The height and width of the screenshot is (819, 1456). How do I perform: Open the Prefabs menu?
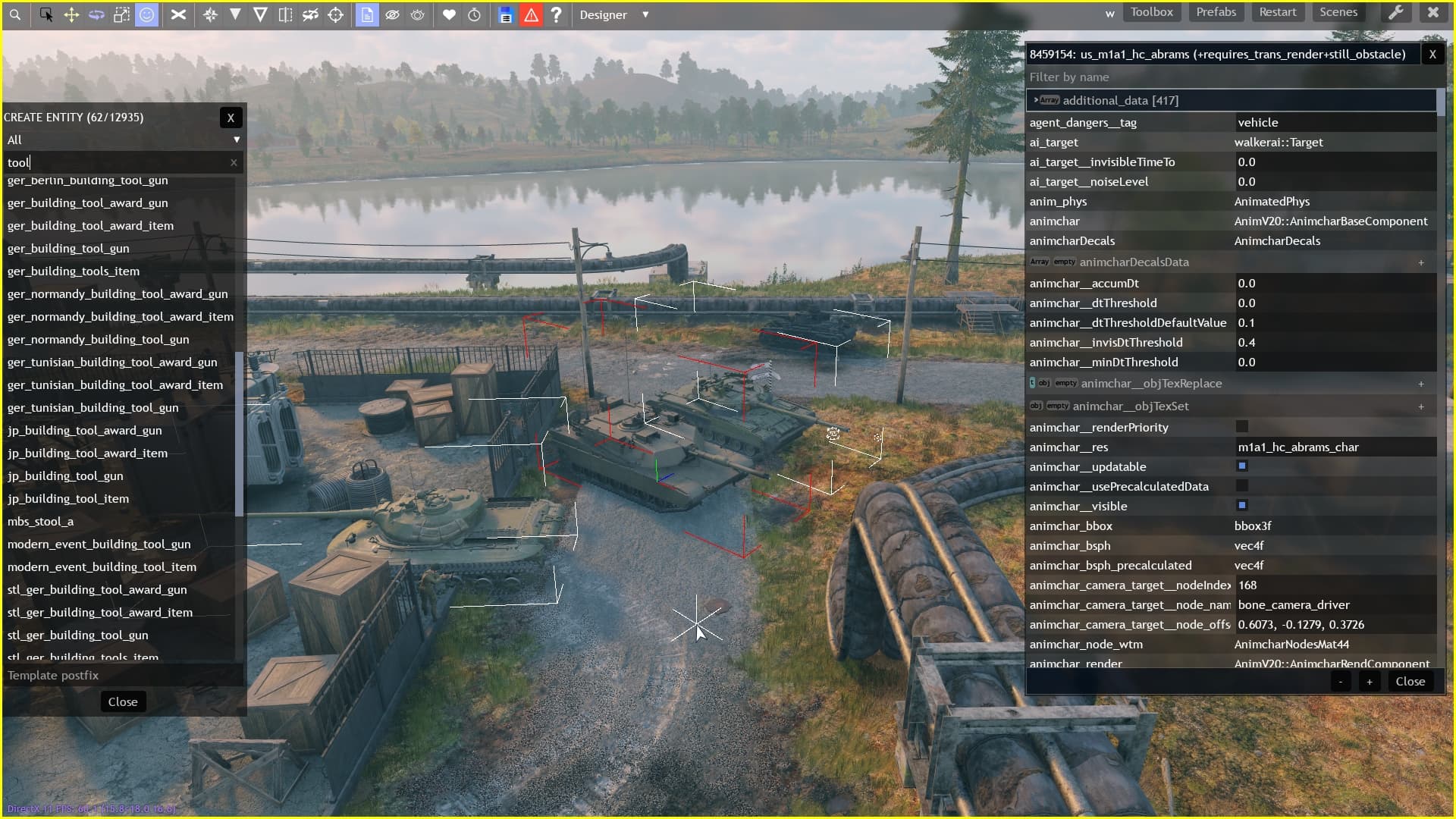1216,12
